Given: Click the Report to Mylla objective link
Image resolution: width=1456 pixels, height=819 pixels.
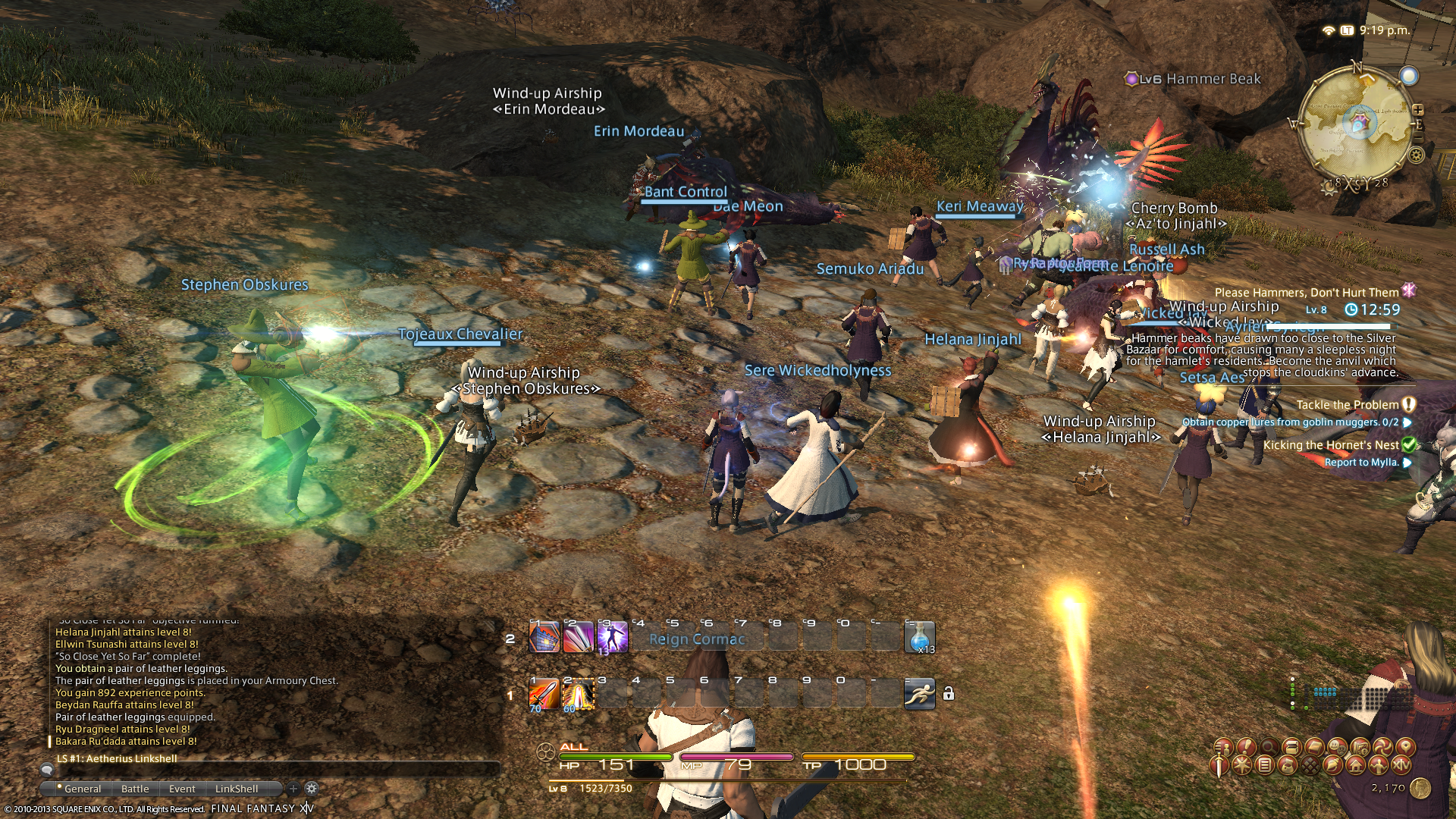Looking at the screenshot, I should pos(1360,462).
